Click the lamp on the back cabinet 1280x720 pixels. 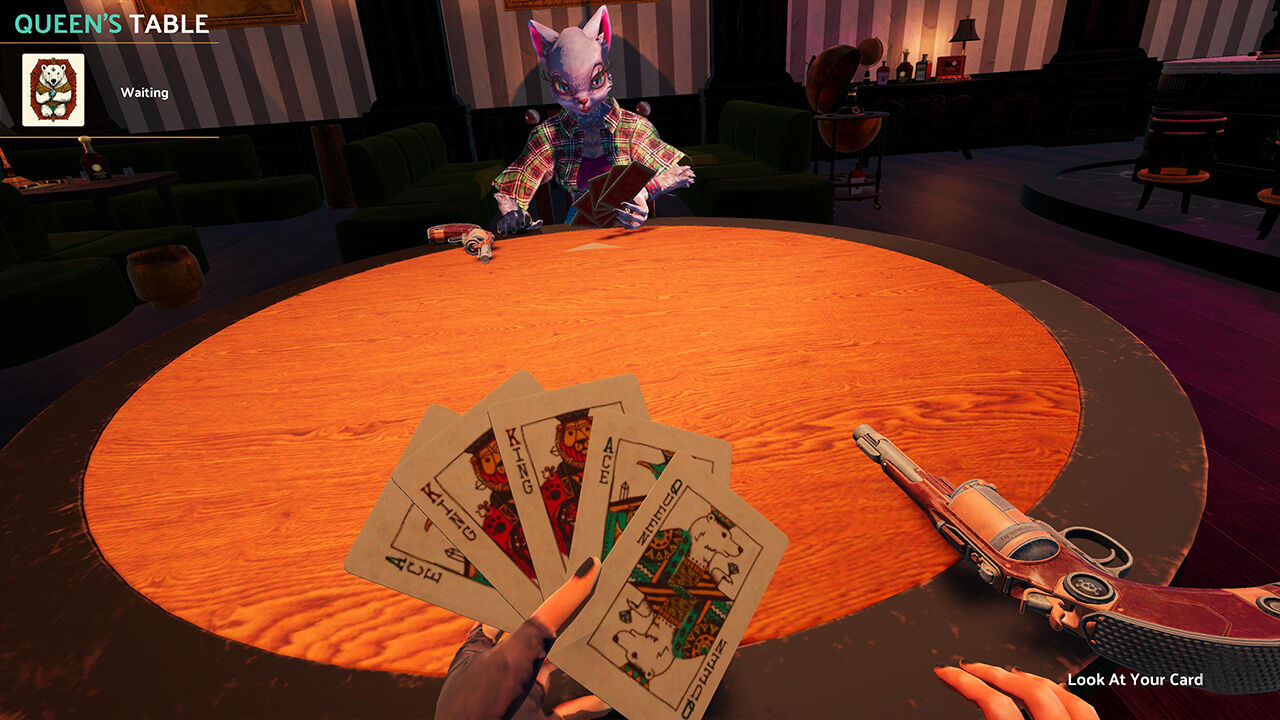[x=963, y=30]
